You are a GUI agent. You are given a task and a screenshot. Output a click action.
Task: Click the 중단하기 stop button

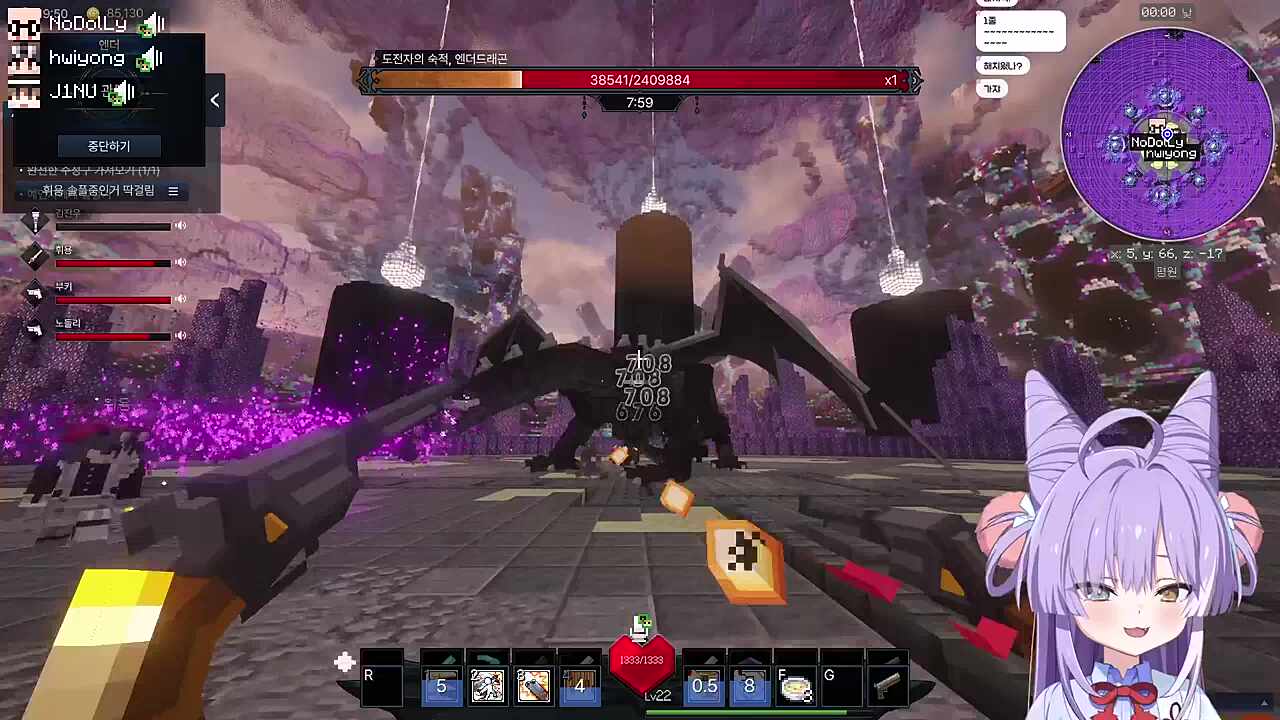(108, 146)
